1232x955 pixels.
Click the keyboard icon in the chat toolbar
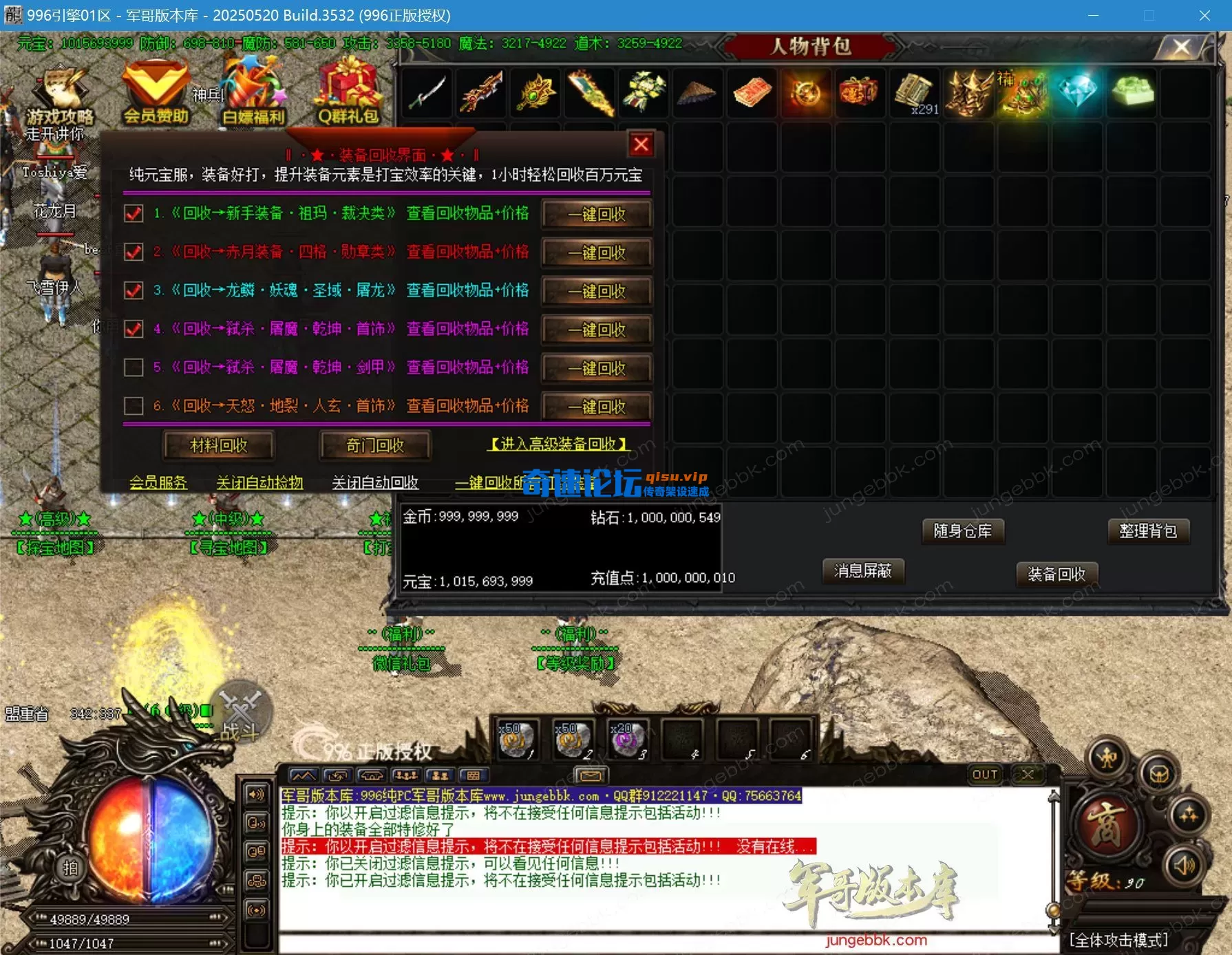[x=473, y=775]
